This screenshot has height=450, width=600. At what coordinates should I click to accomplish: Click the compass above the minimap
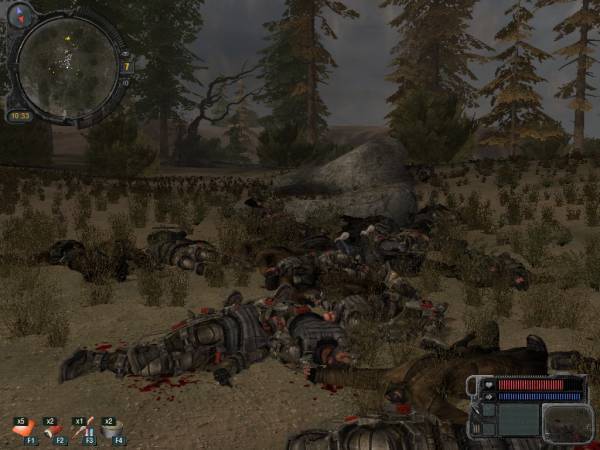click(x=21, y=14)
